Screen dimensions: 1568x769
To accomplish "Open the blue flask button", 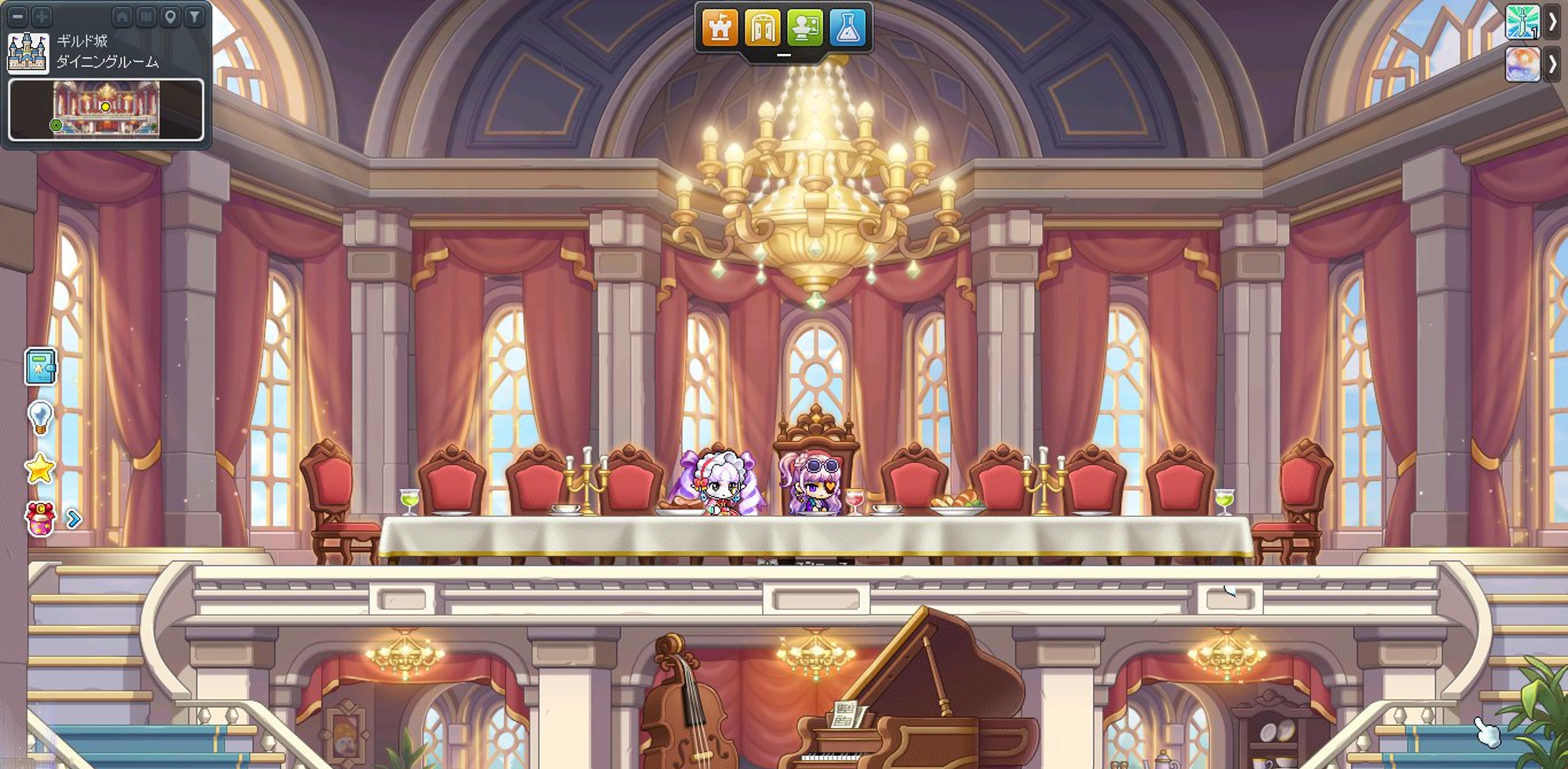I will tap(847, 28).
